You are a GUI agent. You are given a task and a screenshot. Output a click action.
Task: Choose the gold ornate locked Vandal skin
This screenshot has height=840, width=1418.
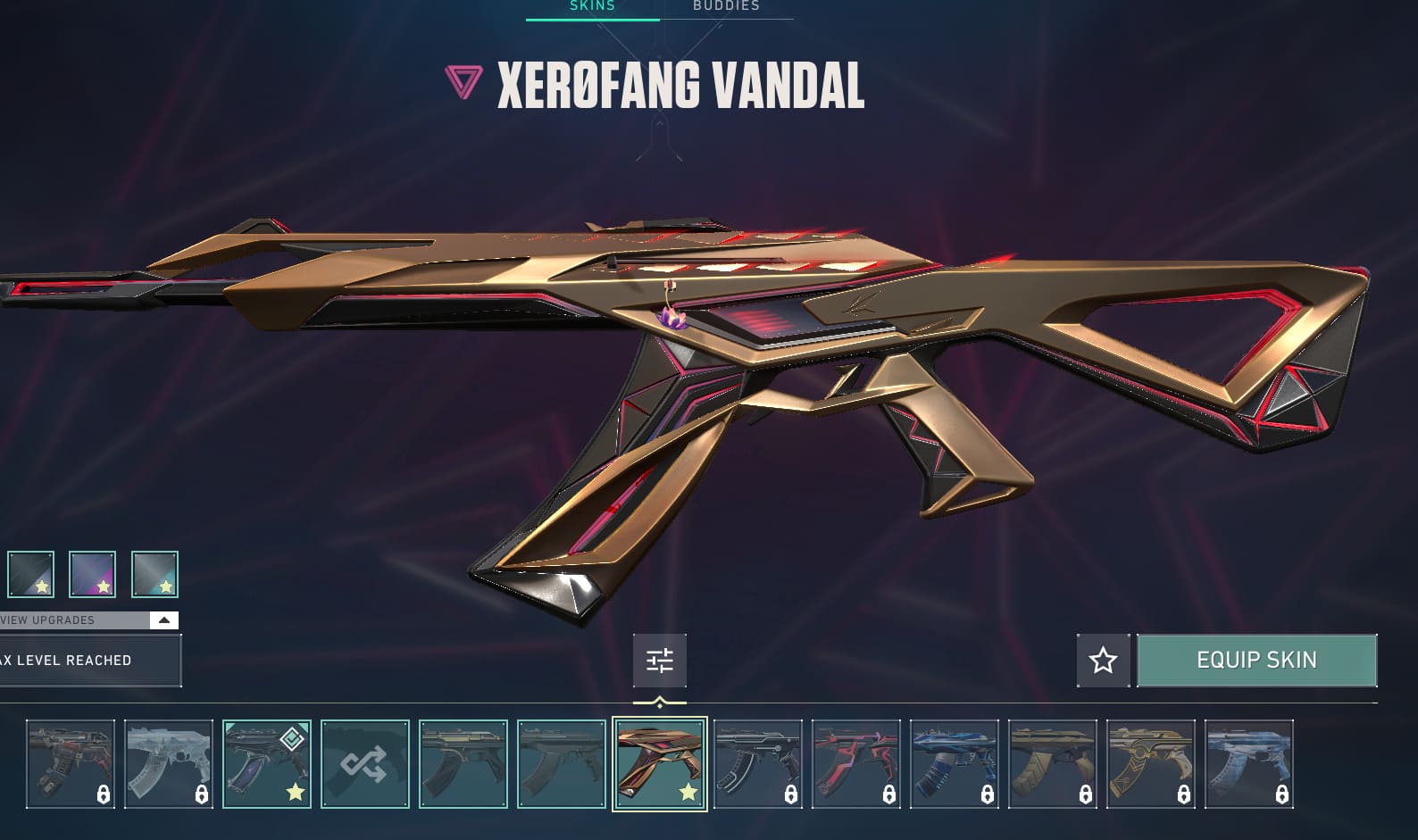point(1151,764)
